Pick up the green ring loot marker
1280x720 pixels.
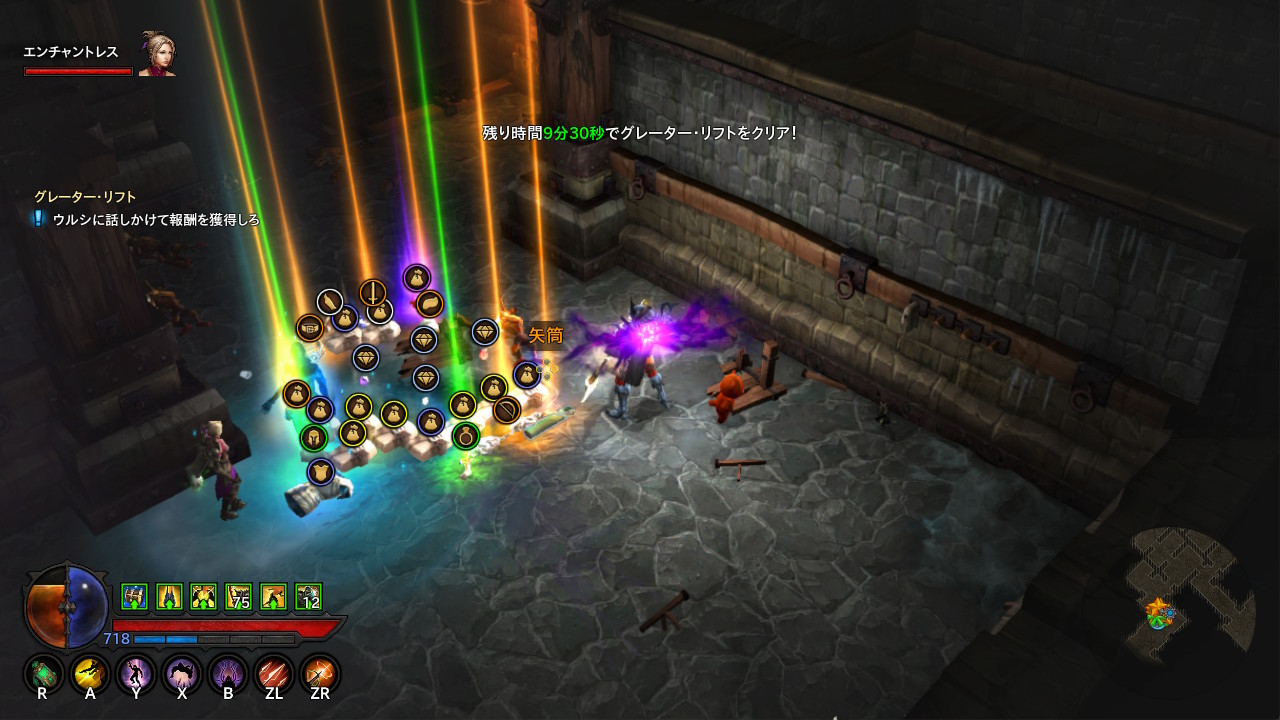[465, 436]
